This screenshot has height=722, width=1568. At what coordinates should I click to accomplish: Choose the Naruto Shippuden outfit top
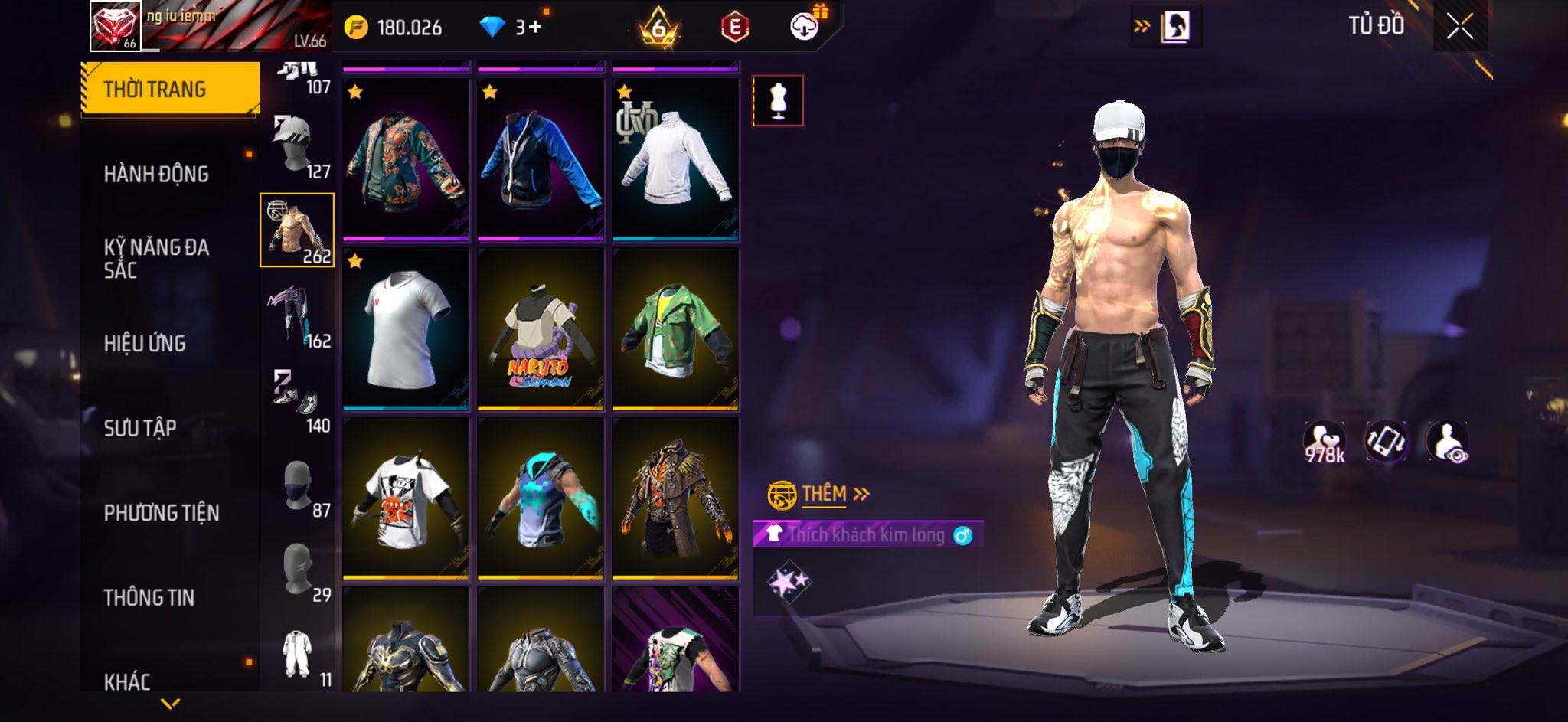[x=541, y=330]
